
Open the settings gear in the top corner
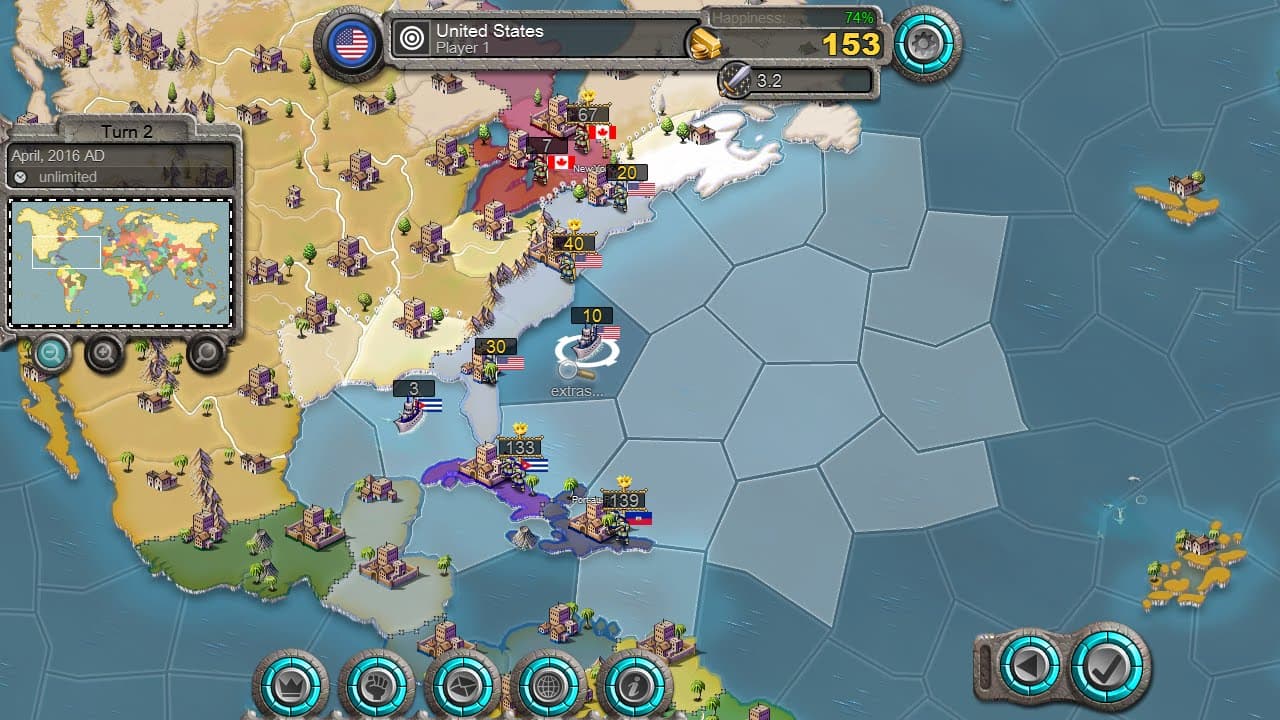pyautogui.click(x=925, y=44)
